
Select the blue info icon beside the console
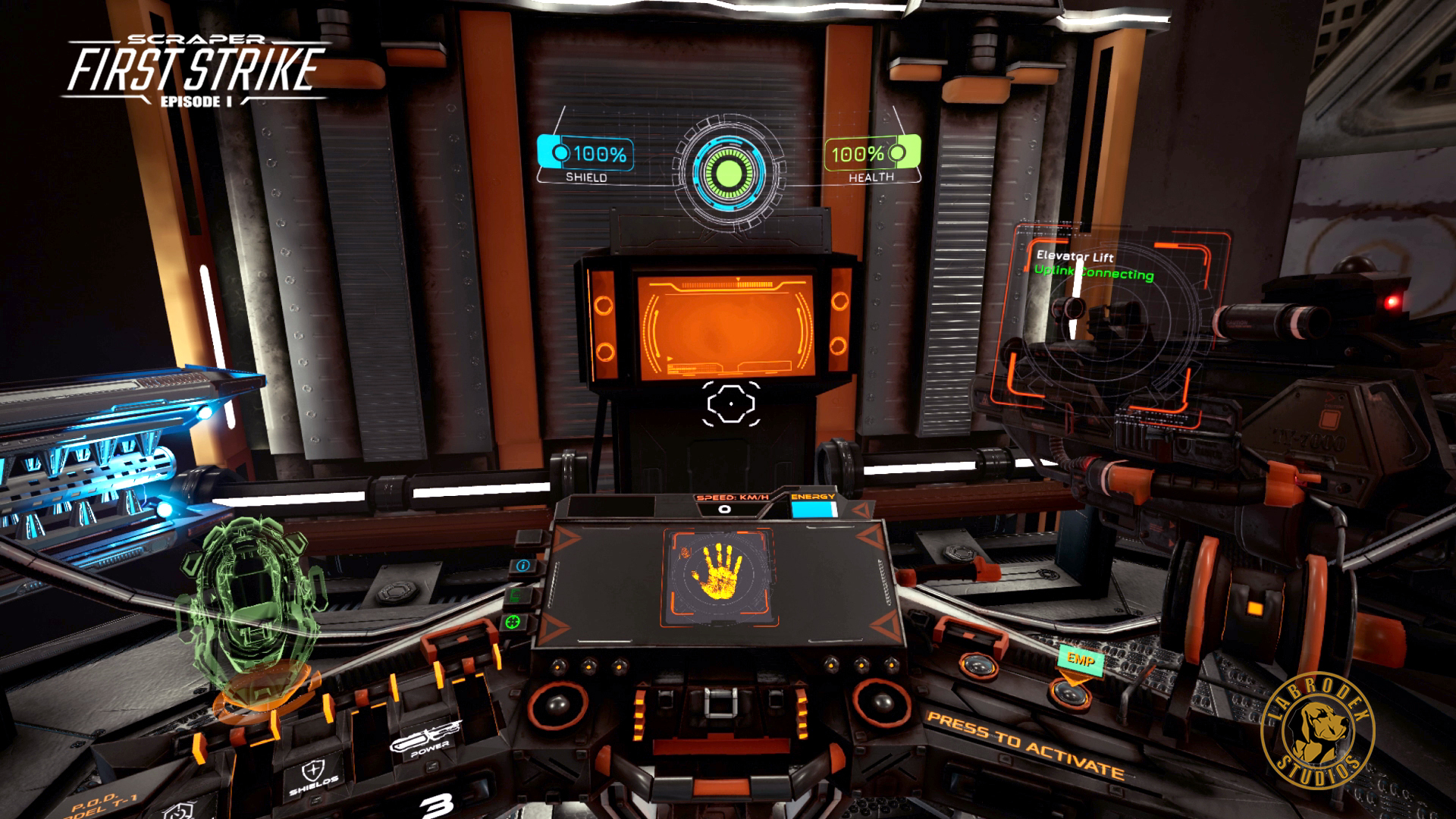[522, 567]
